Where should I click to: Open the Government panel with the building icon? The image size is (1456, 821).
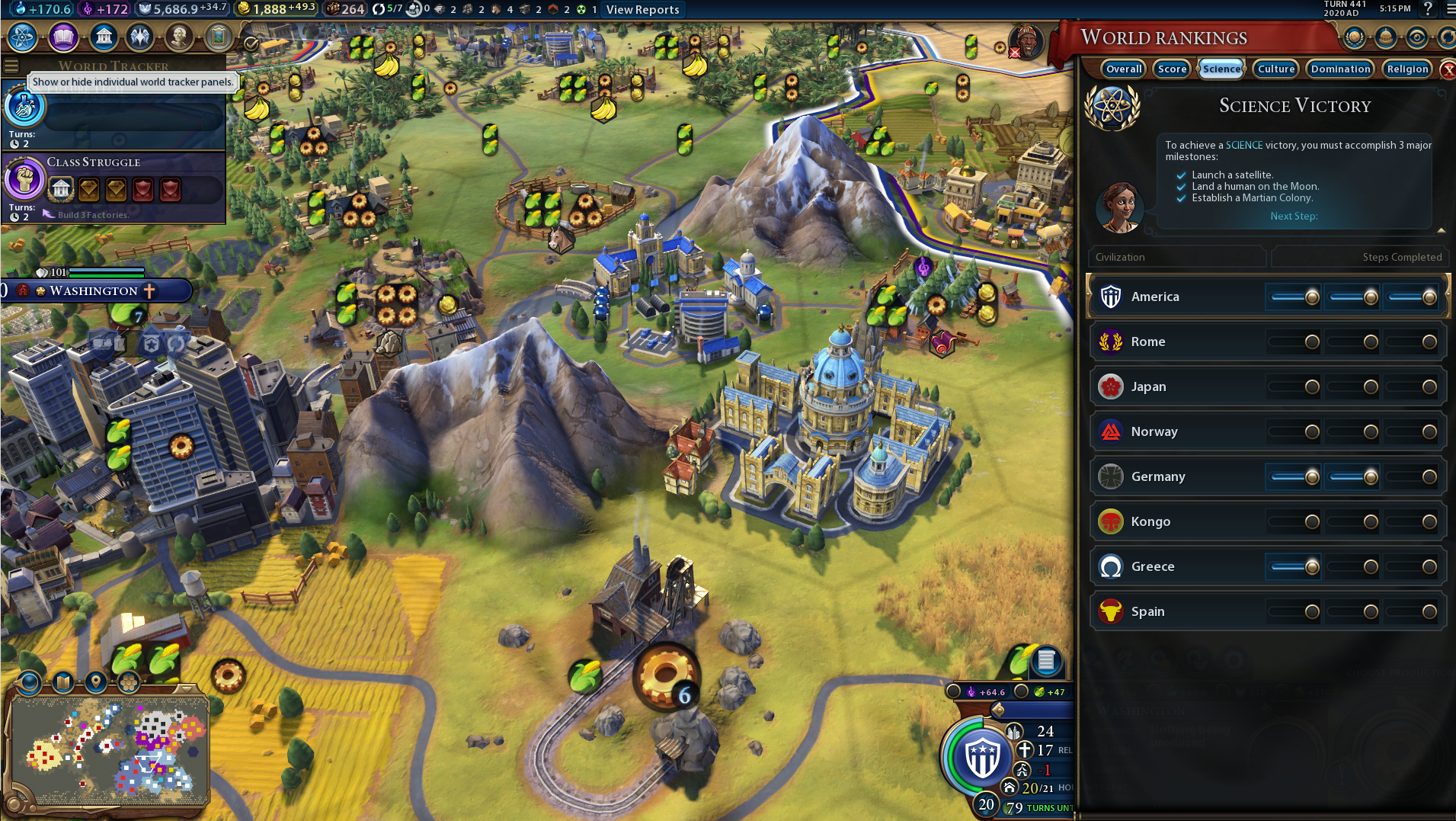104,37
